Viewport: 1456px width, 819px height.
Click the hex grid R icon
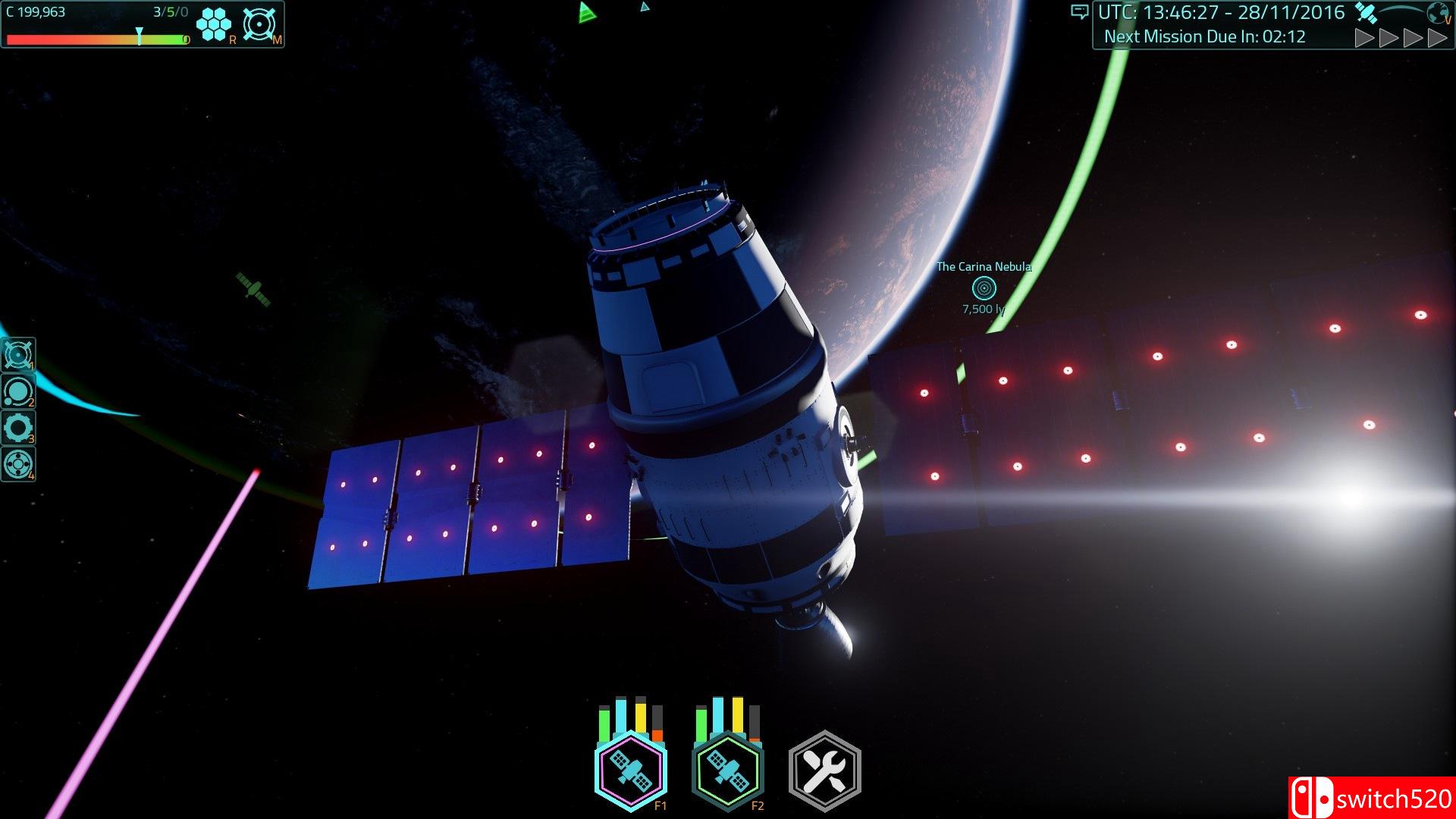pyautogui.click(x=215, y=23)
